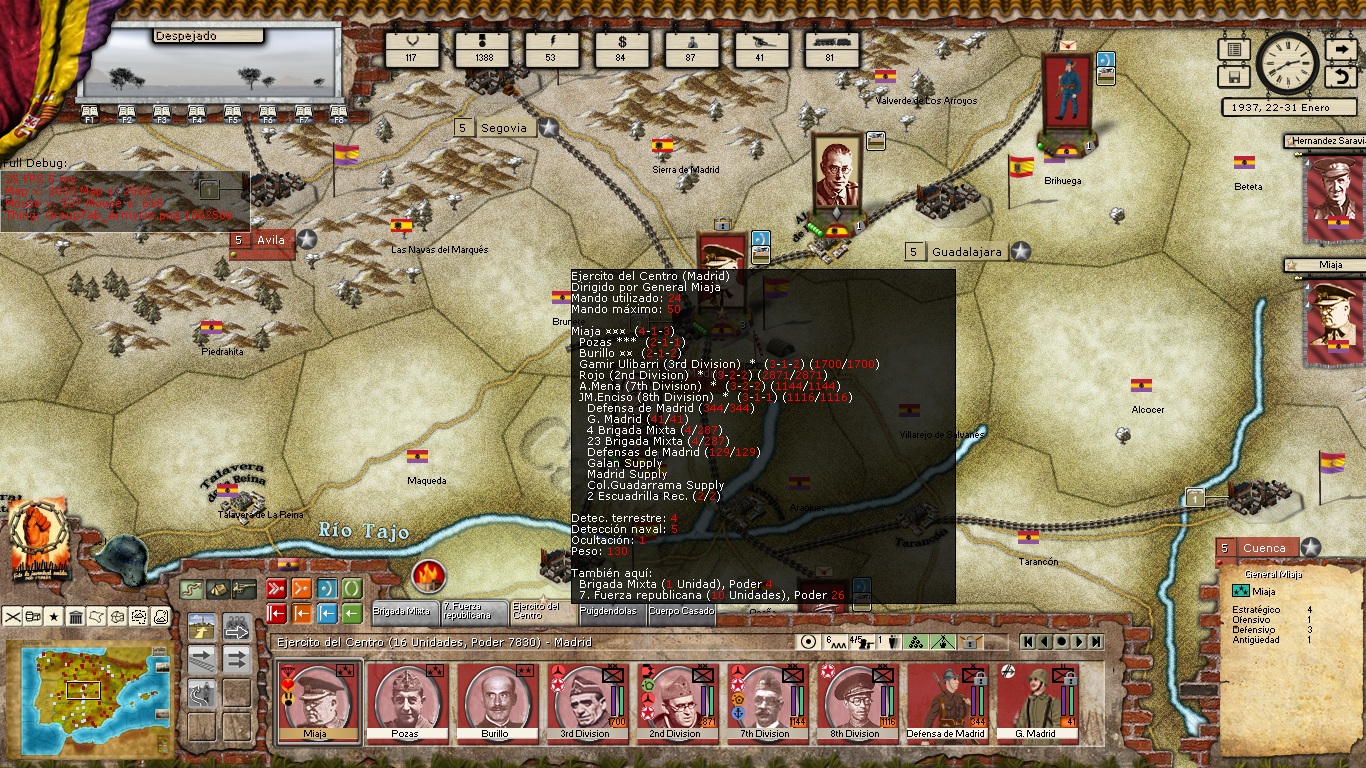Select the Burillo unit card
This screenshot has width=1366, height=768.
click(495, 701)
